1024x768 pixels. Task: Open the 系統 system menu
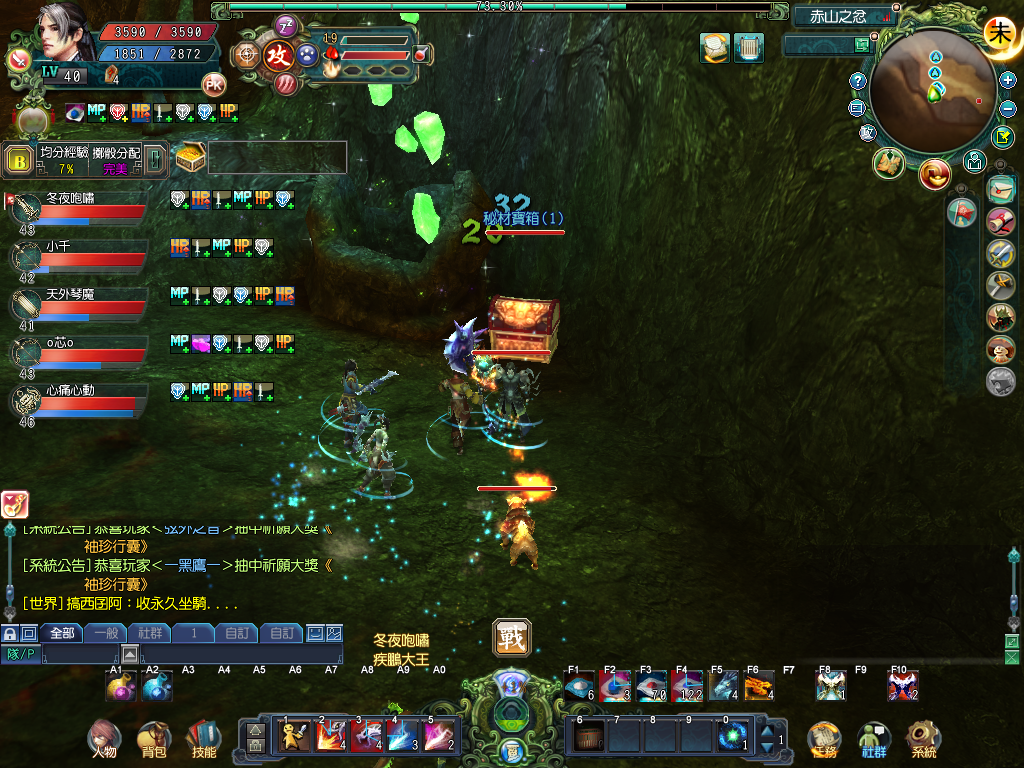[x=923, y=739]
